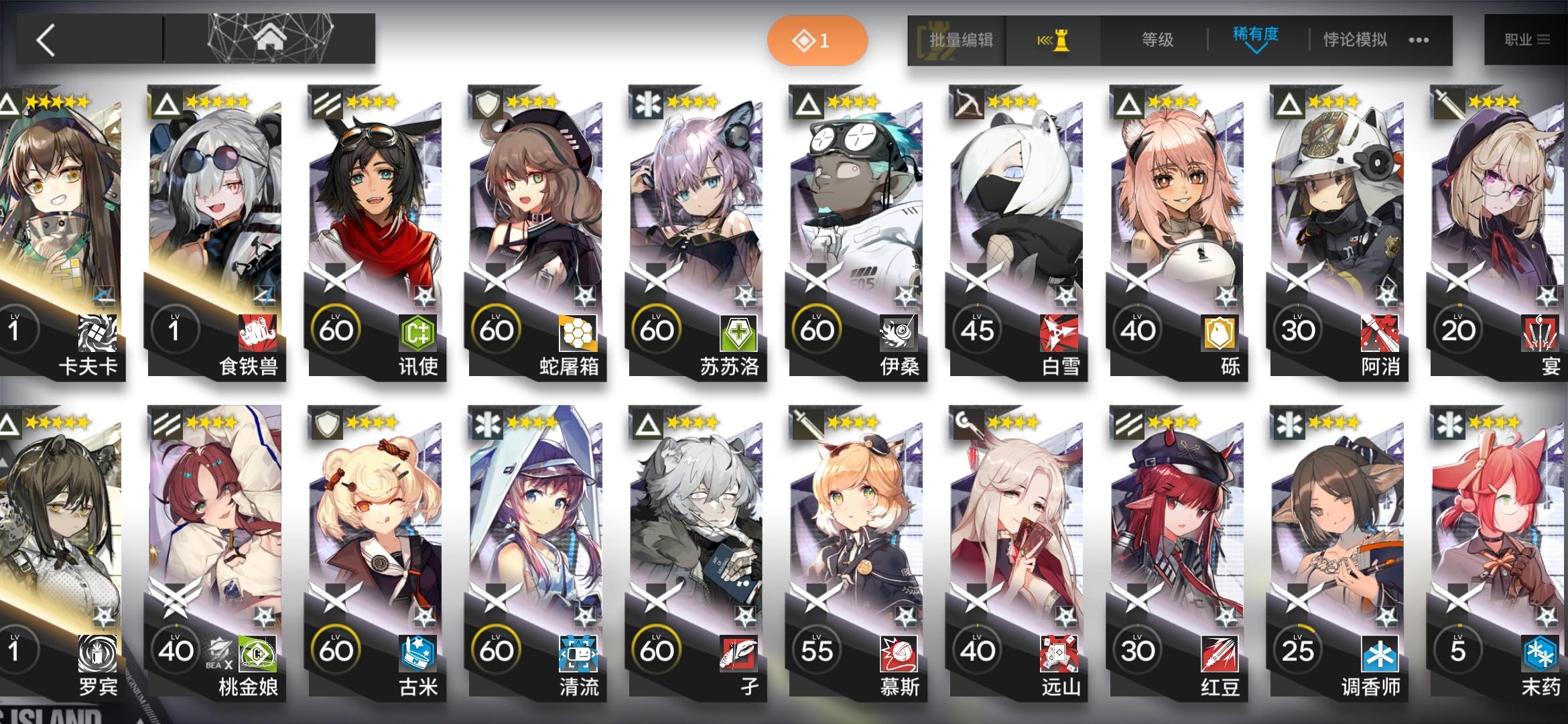Click 蛇屠箱's yellow hexagon skill icon
This screenshot has height=724, width=1568.
[579, 330]
